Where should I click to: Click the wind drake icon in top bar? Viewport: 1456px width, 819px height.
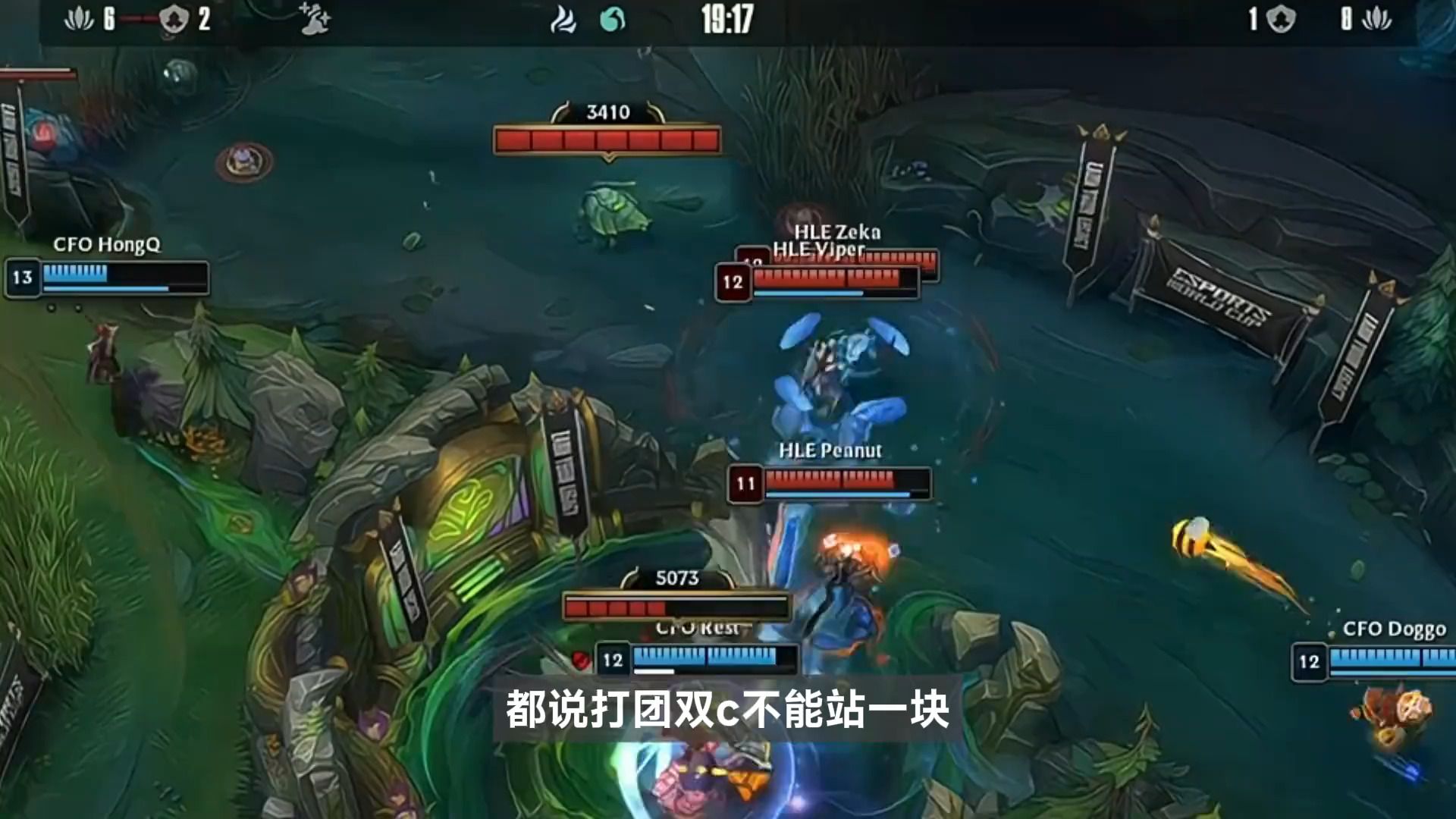pyautogui.click(x=564, y=20)
